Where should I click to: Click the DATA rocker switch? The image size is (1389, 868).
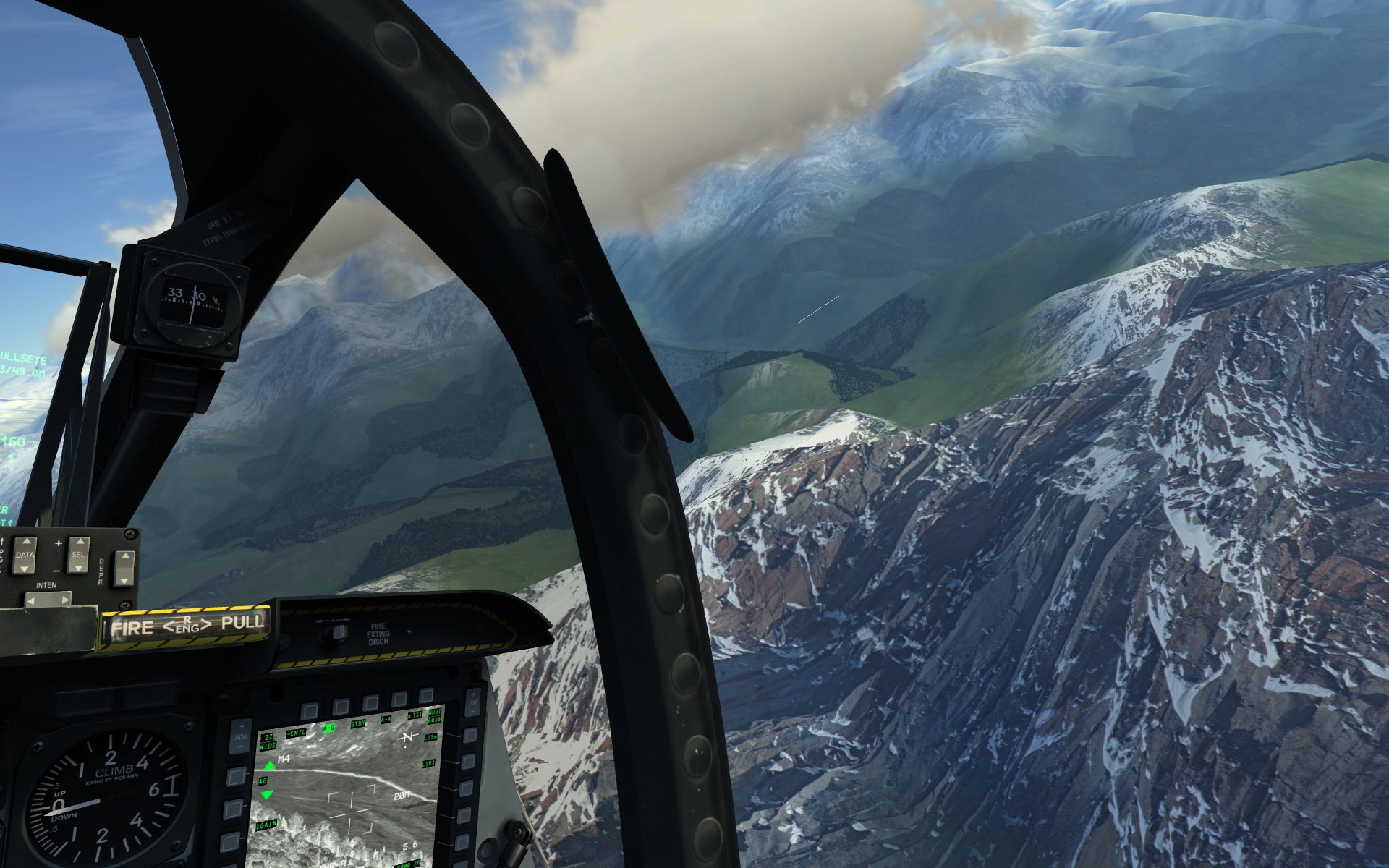point(25,554)
